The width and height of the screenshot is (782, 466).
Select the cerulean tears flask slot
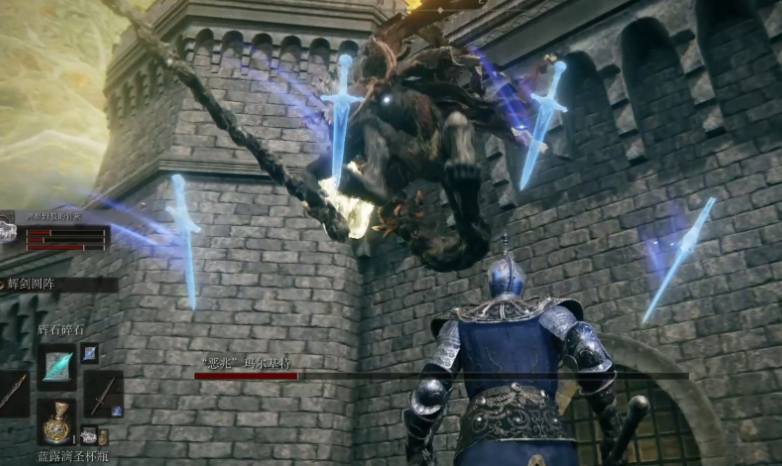[57, 421]
